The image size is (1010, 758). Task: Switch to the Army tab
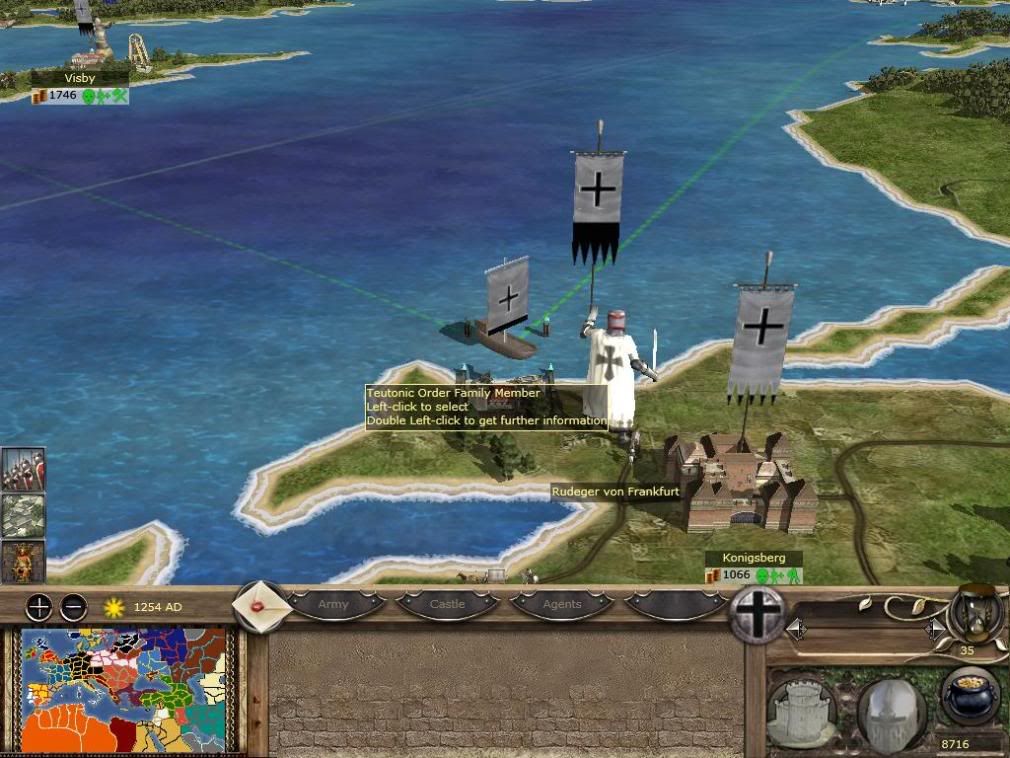(x=334, y=605)
